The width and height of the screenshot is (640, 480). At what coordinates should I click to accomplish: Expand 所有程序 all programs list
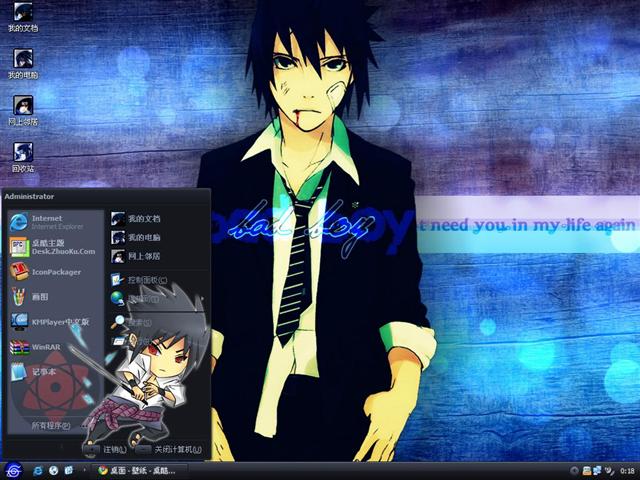pos(52,425)
